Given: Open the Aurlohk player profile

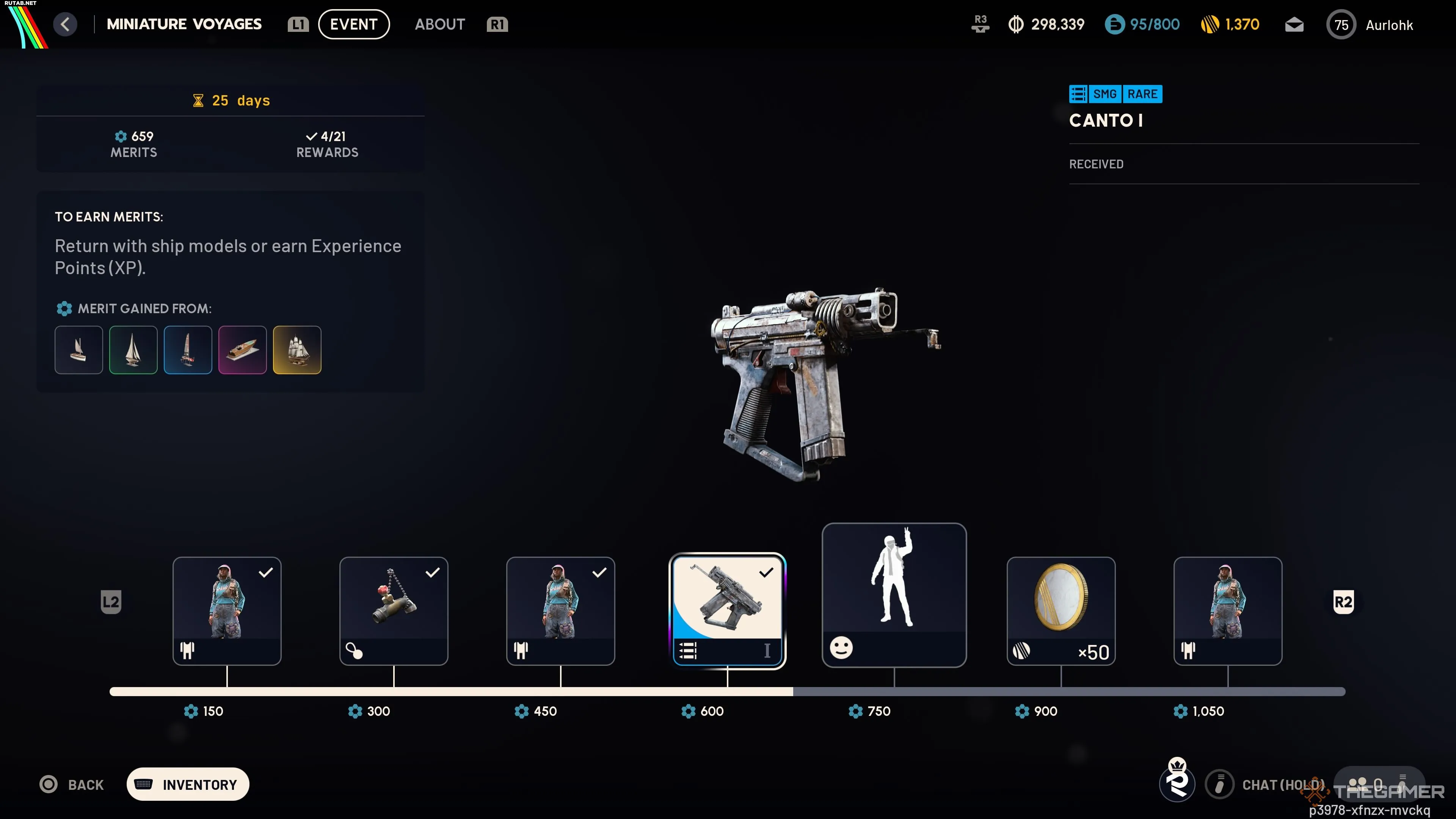Looking at the screenshot, I should [1370, 25].
